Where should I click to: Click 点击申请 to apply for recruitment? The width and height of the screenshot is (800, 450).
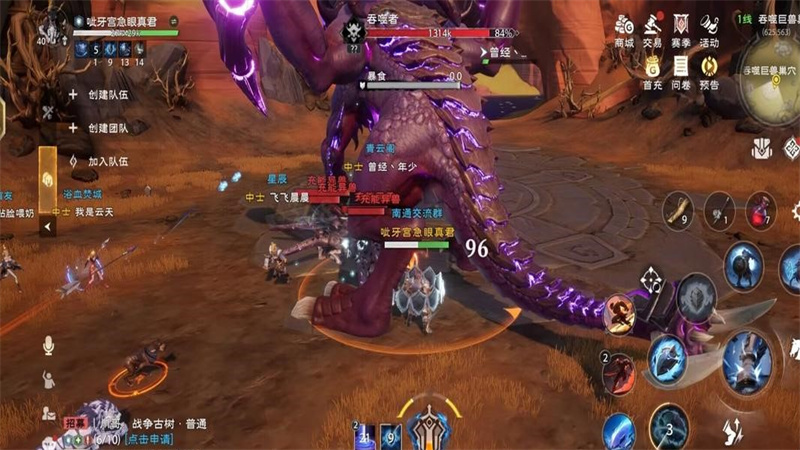click(150, 439)
